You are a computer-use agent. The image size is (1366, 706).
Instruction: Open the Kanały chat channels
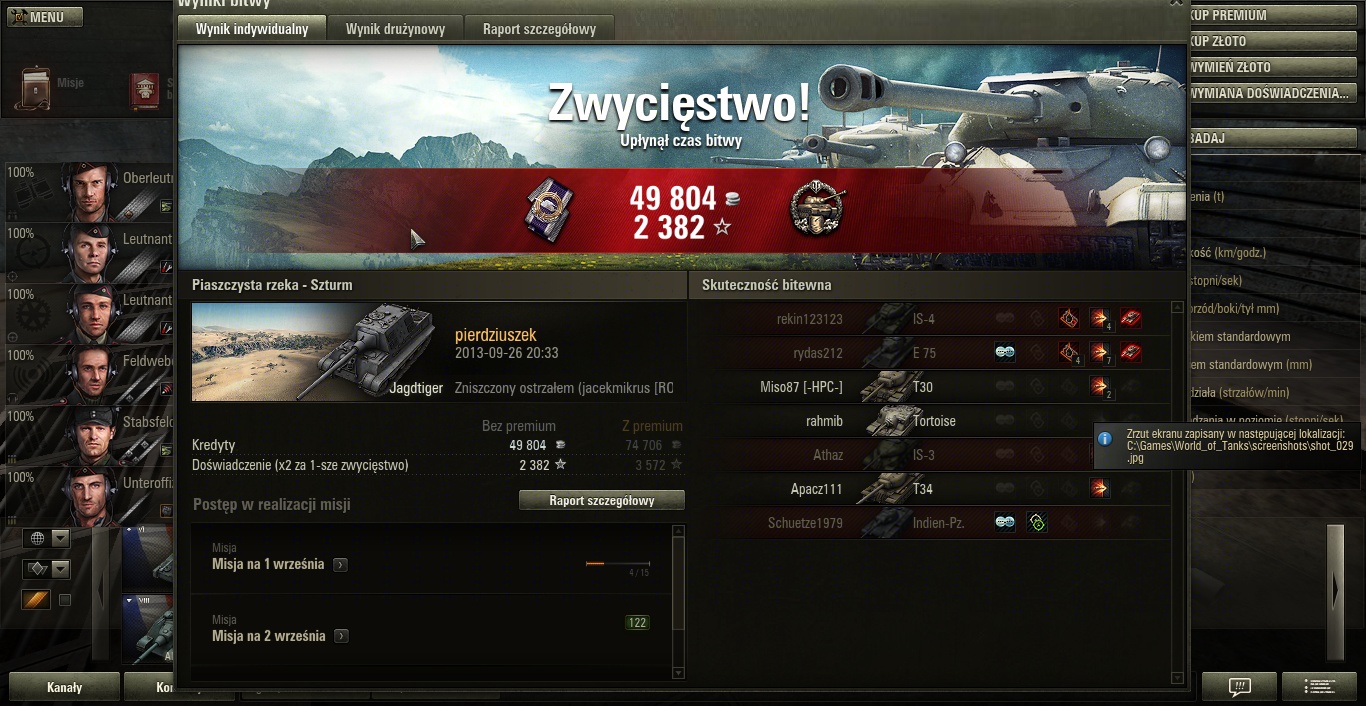(x=64, y=688)
